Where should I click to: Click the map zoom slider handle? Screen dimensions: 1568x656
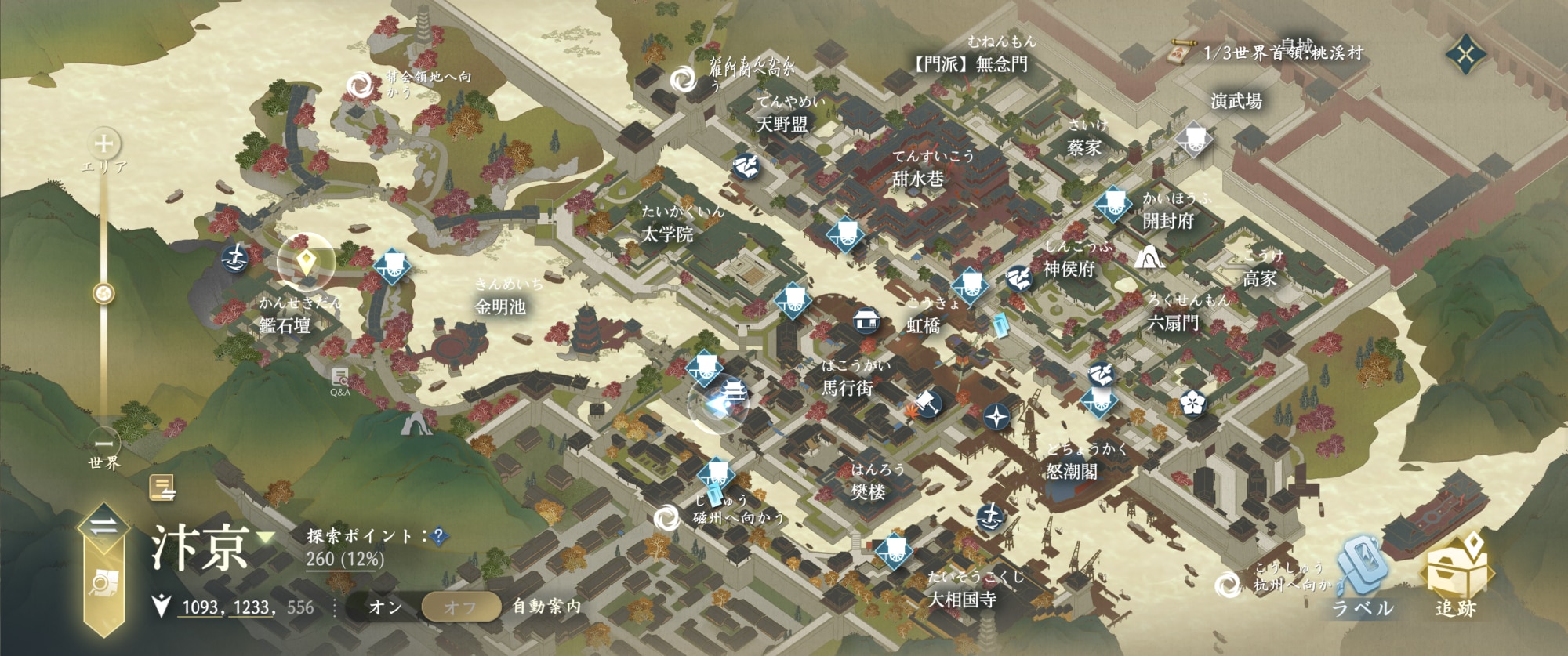pyautogui.click(x=103, y=294)
